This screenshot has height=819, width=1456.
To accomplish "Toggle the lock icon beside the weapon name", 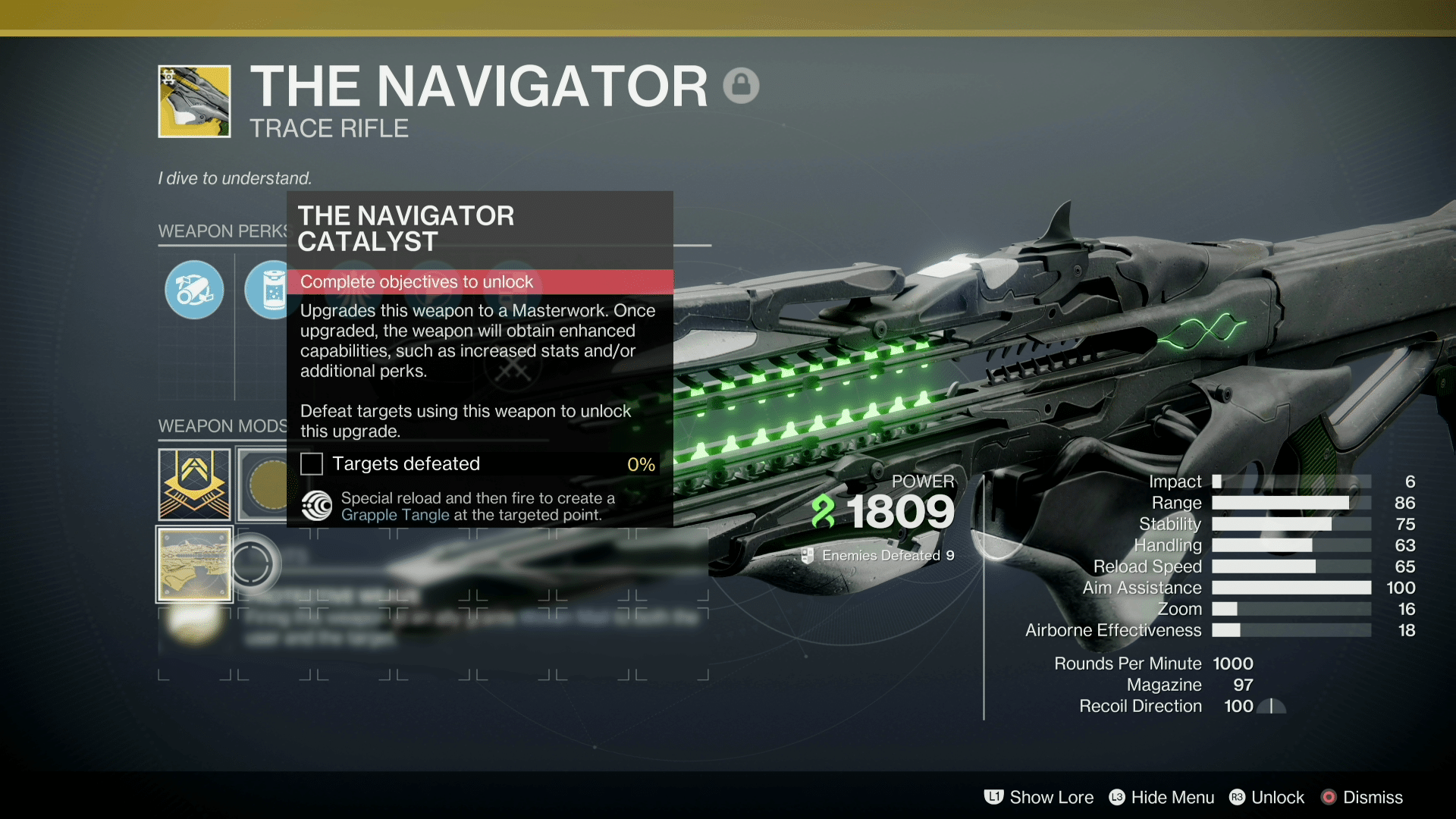I will pyautogui.click(x=742, y=85).
